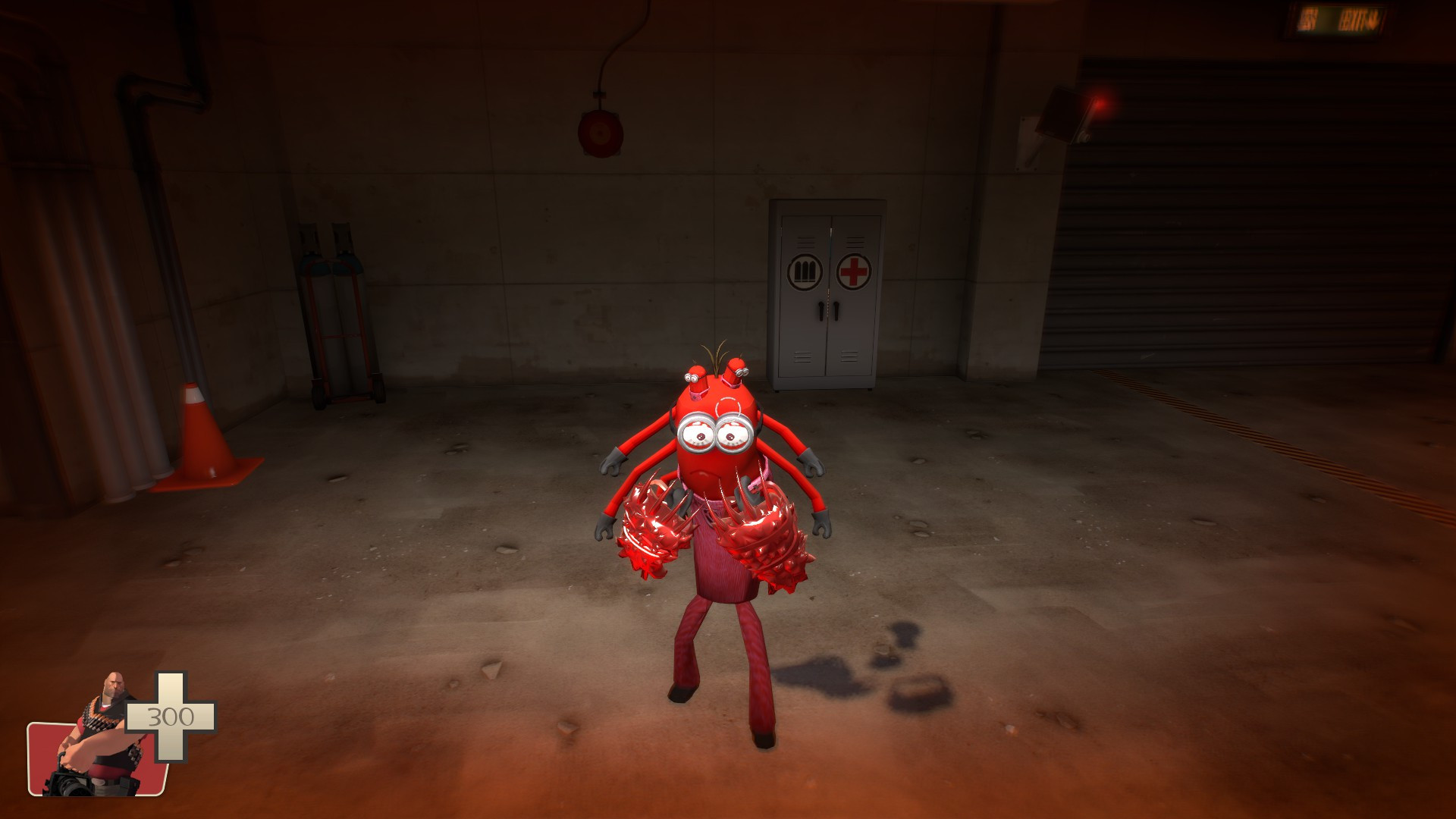
Task: Select the ammo bullets icon on the locker
Action: [x=805, y=271]
